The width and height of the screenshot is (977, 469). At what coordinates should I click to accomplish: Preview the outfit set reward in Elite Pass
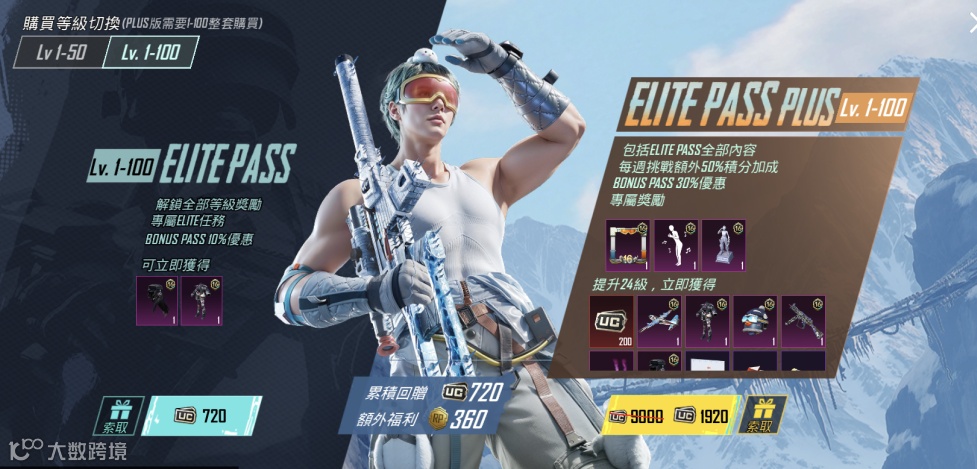[201, 301]
